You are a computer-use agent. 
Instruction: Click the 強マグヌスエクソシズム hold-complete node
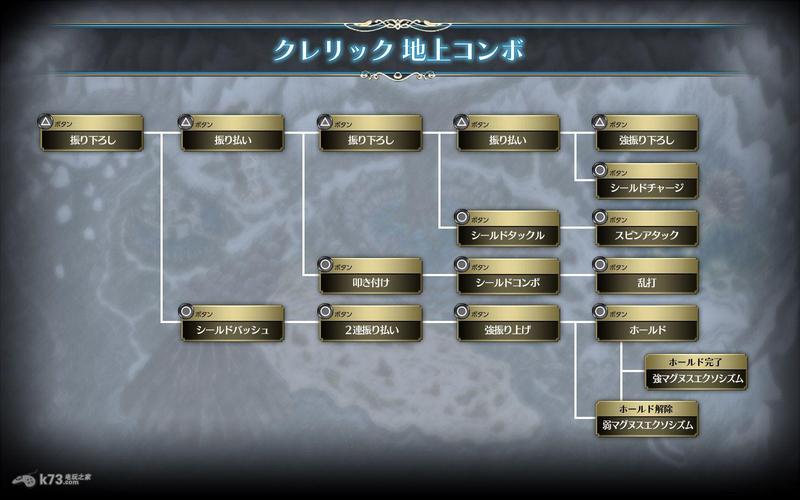click(x=684, y=377)
